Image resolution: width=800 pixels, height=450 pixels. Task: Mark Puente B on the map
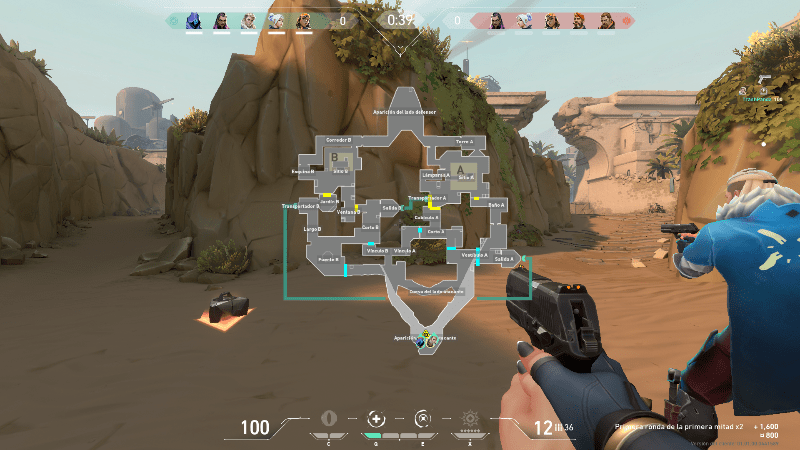click(x=328, y=259)
